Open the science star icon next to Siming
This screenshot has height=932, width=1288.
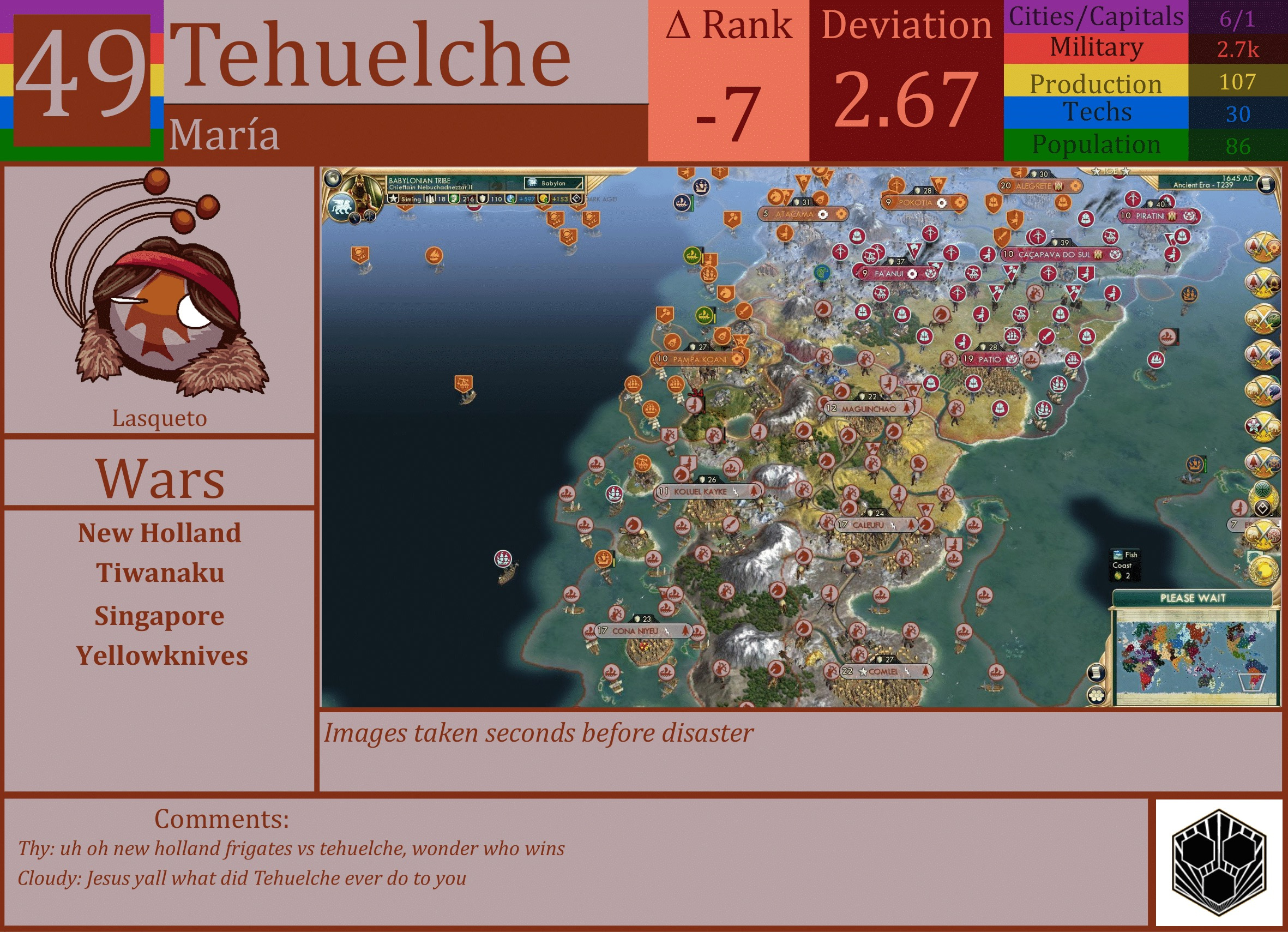click(x=394, y=200)
